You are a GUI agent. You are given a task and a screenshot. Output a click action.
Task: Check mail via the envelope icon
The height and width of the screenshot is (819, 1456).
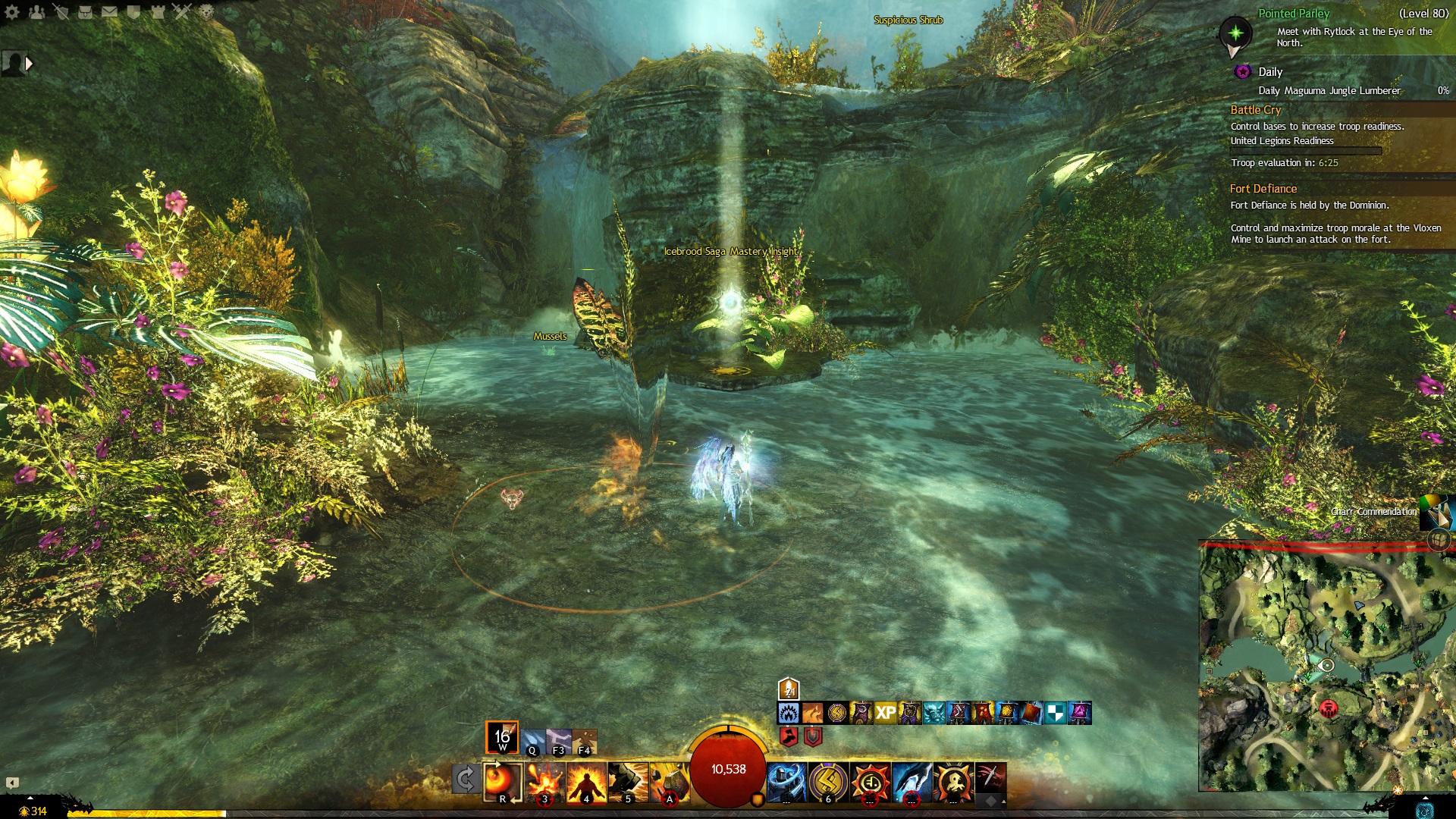coord(109,11)
